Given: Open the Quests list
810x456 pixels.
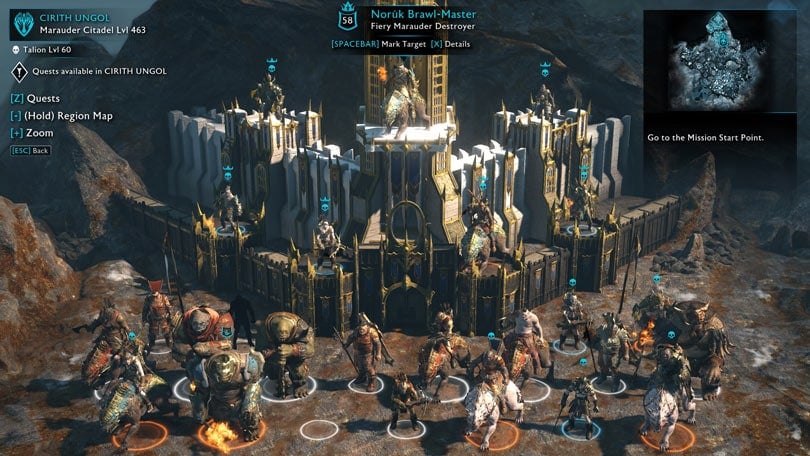Looking at the screenshot, I should point(37,99).
